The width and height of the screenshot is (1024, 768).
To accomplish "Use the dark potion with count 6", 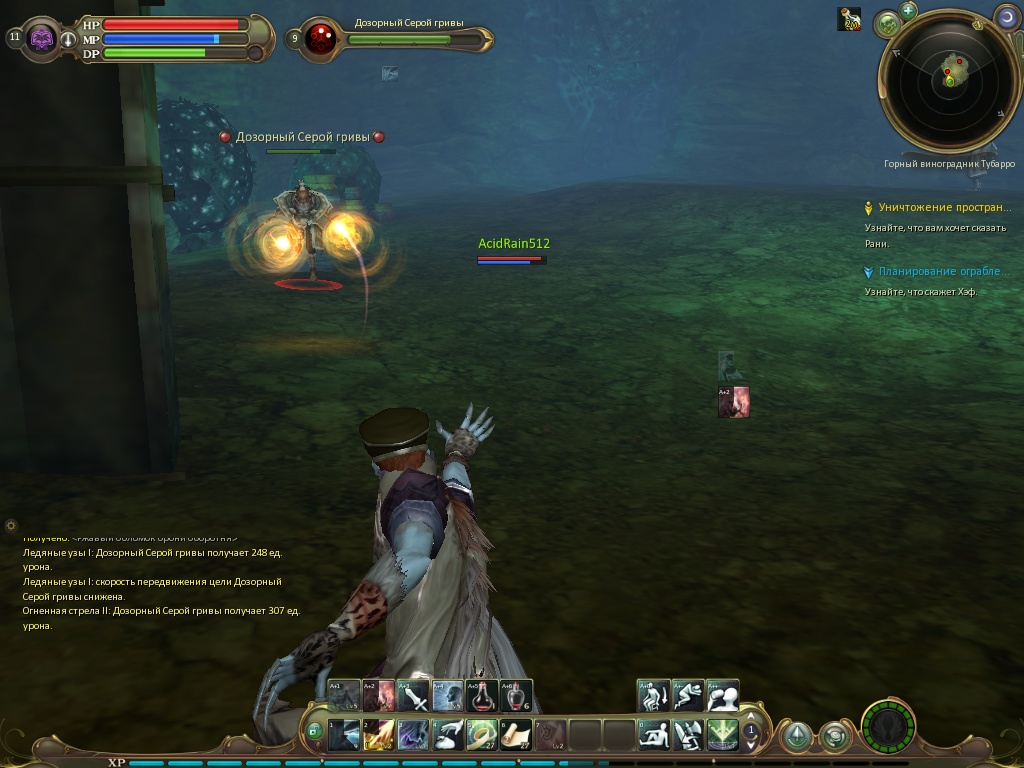I will 515,695.
